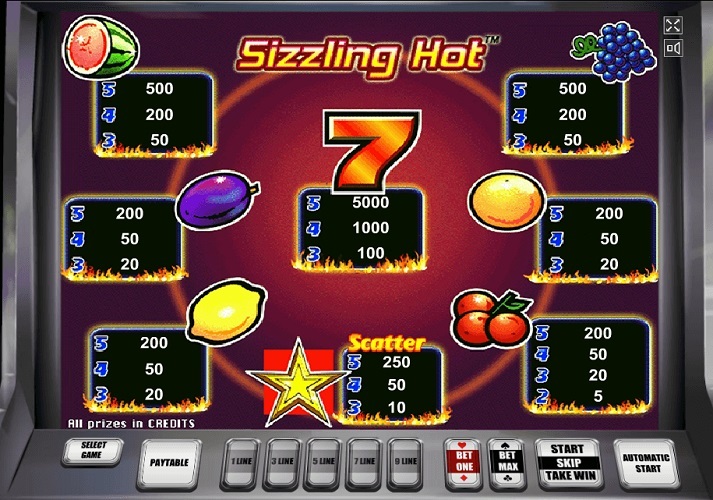Viewport: 713px width, 500px height.
Task: Activate the 5 Line bet option
Action: coord(323,463)
